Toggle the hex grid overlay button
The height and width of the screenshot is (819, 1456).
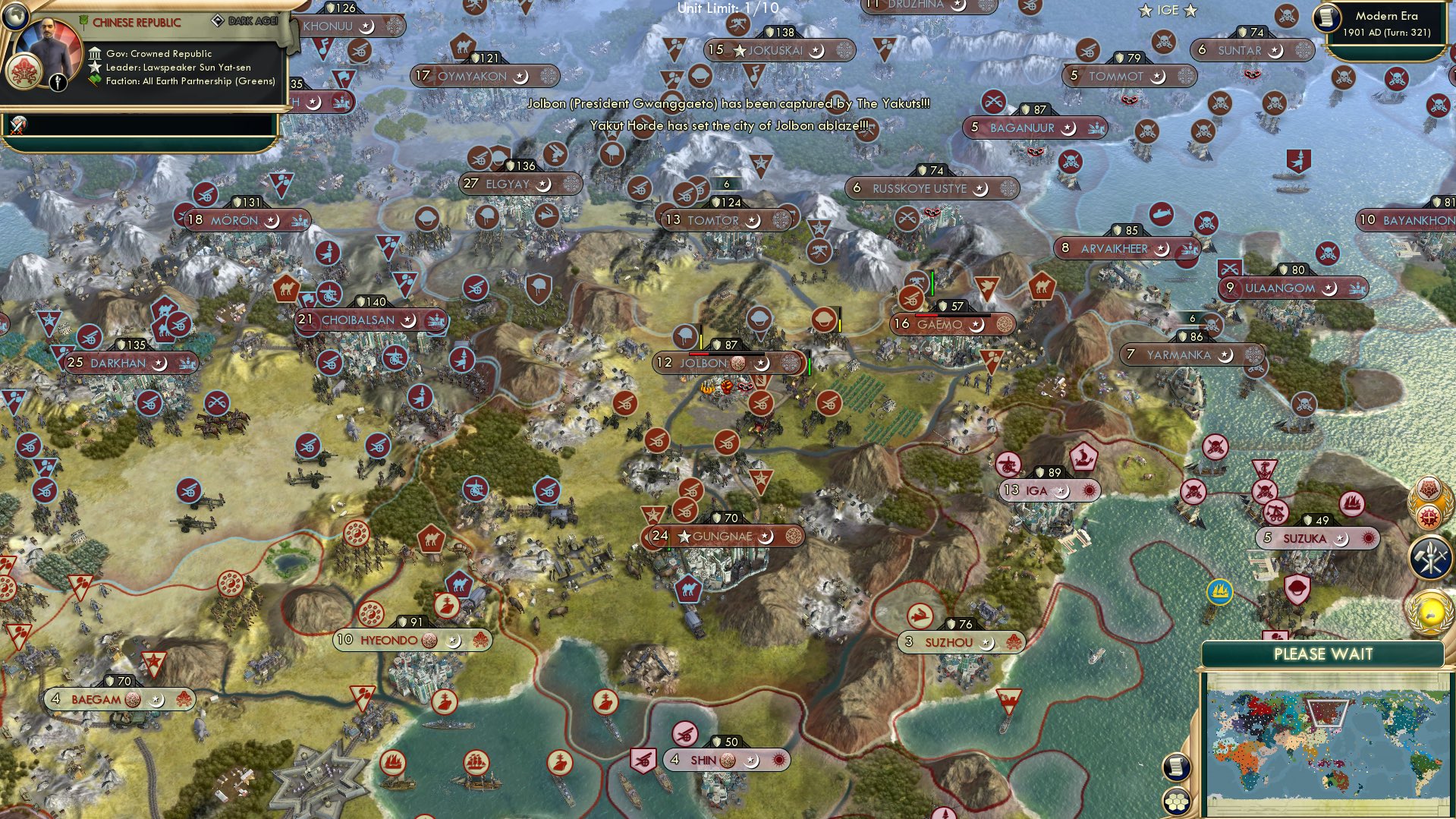[1176, 801]
